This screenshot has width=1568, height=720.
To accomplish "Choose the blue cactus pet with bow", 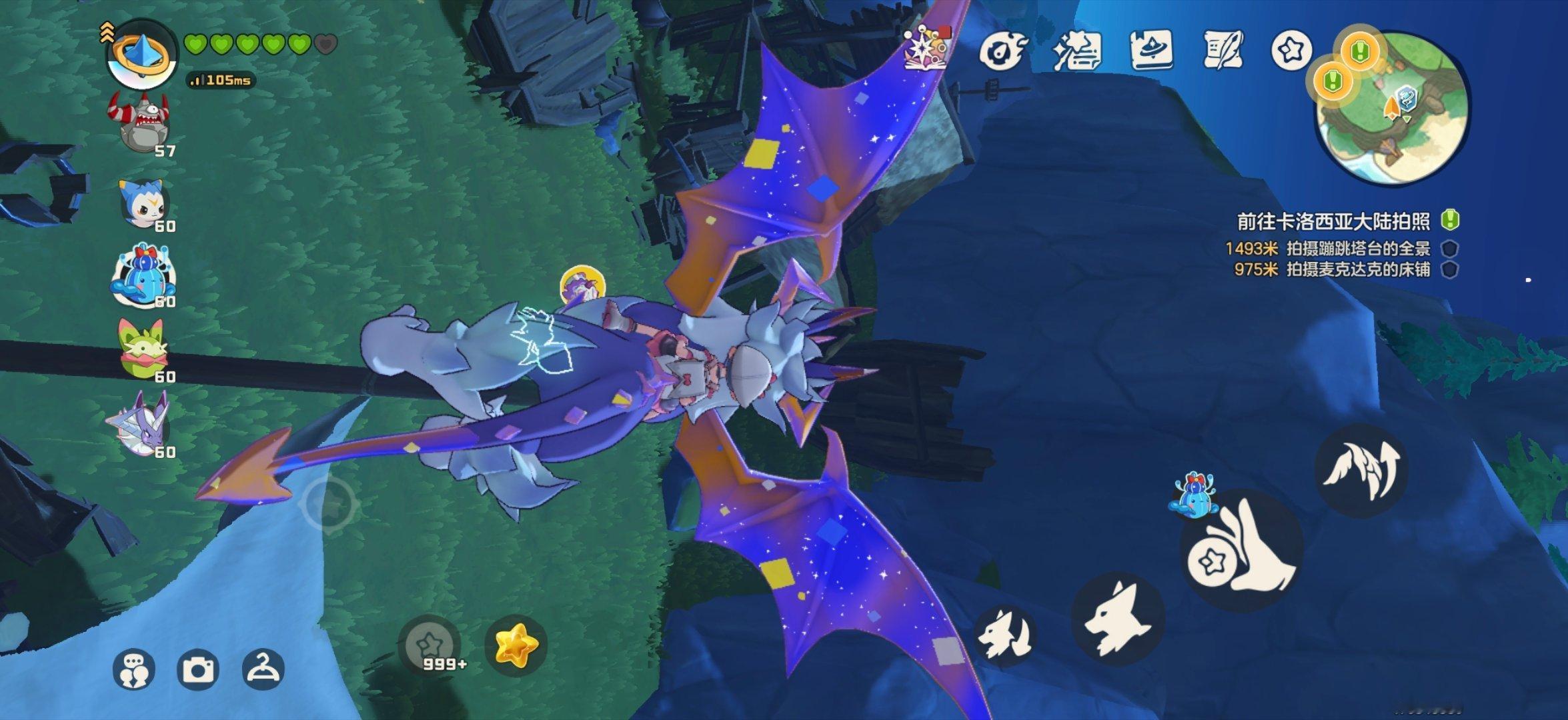I will (143, 276).
